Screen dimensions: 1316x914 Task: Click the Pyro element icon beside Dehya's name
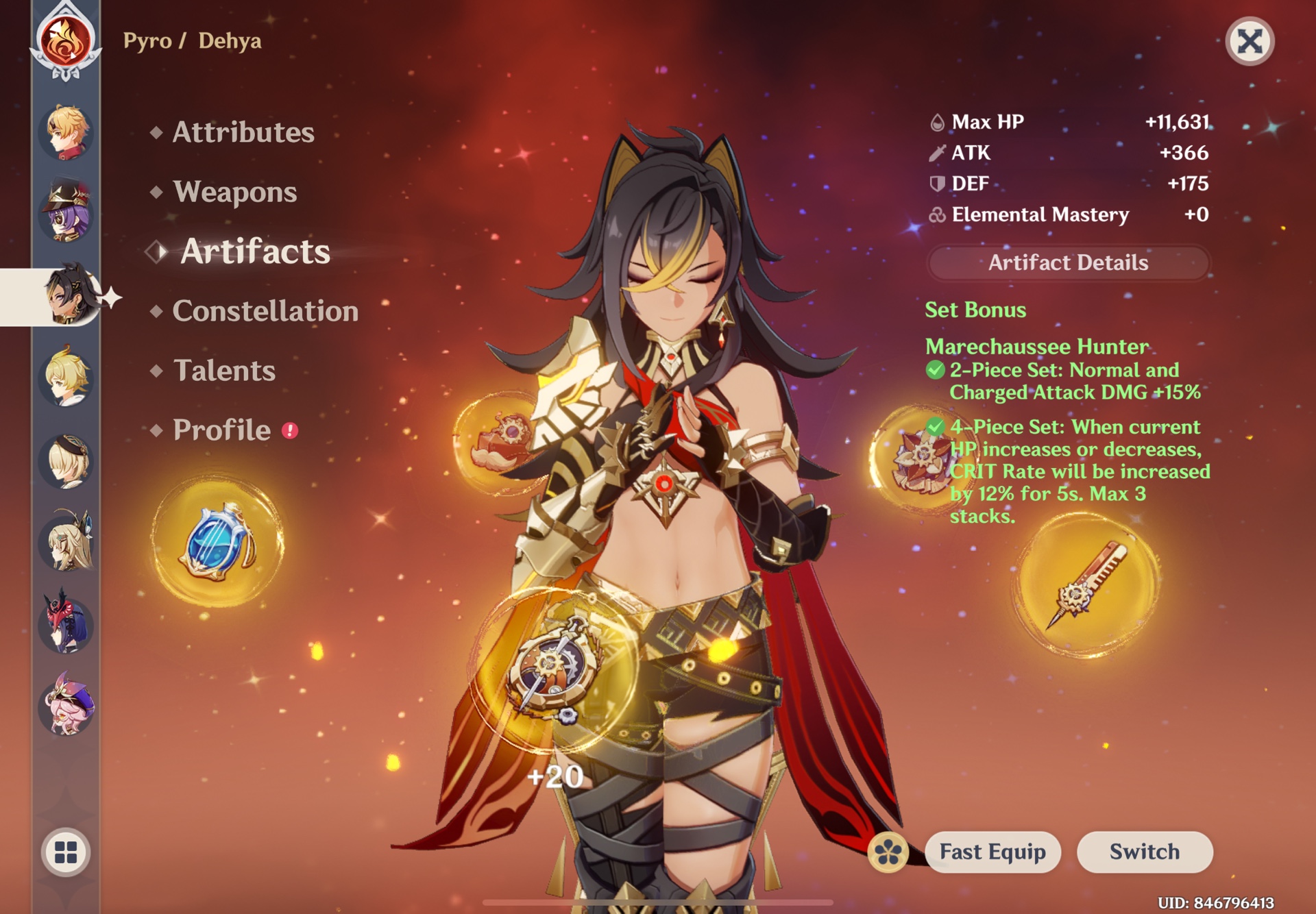(66, 42)
